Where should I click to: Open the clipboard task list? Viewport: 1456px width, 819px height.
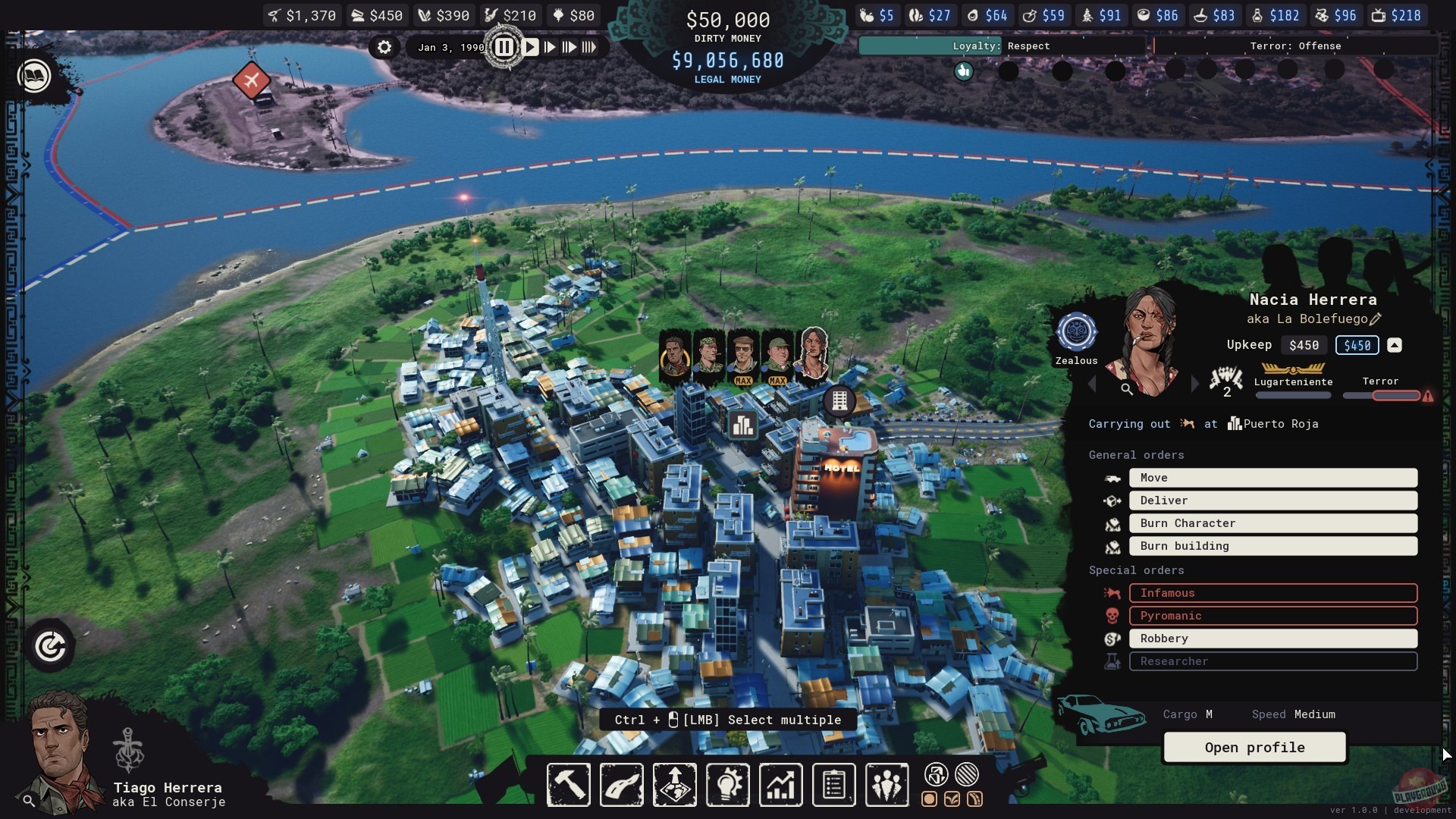click(833, 785)
